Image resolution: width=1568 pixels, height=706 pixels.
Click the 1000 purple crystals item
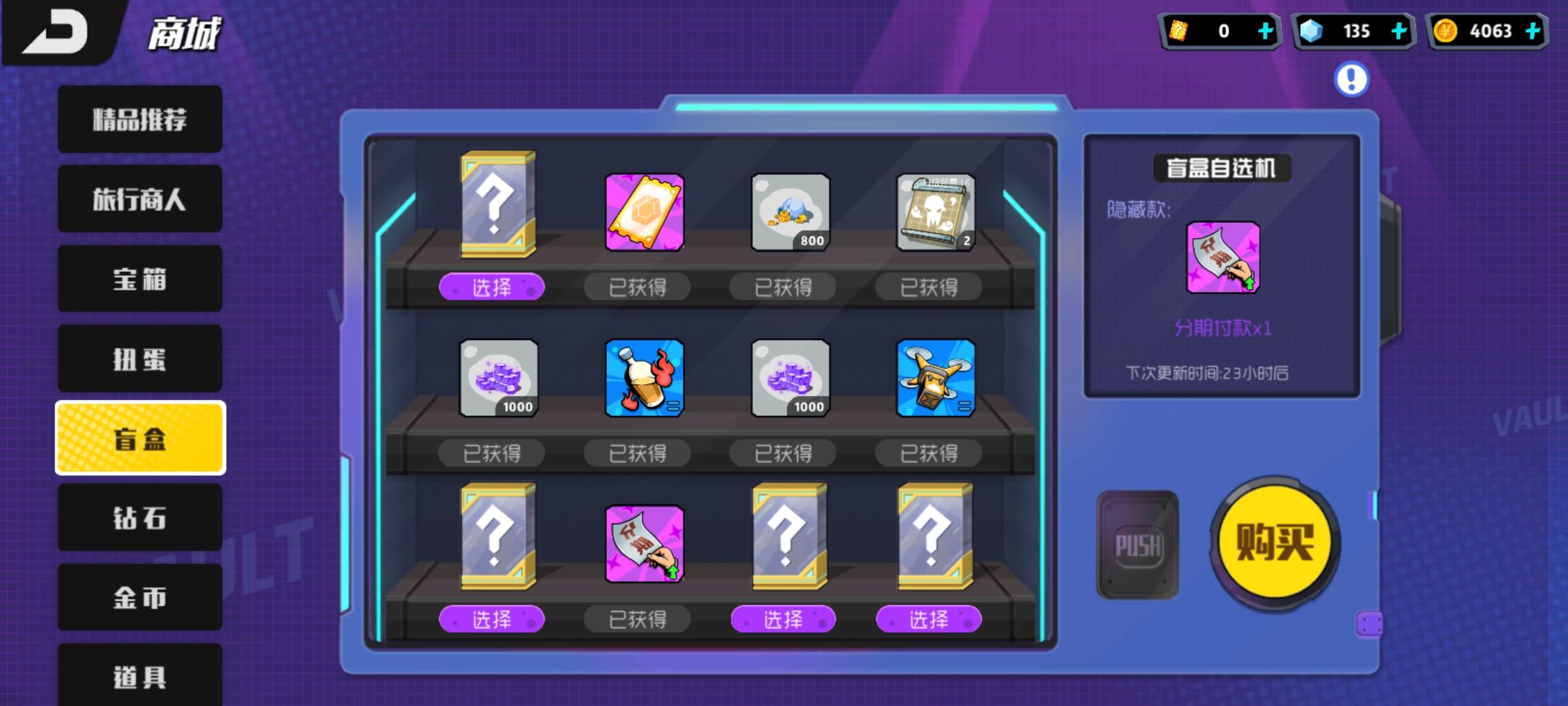click(498, 377)
